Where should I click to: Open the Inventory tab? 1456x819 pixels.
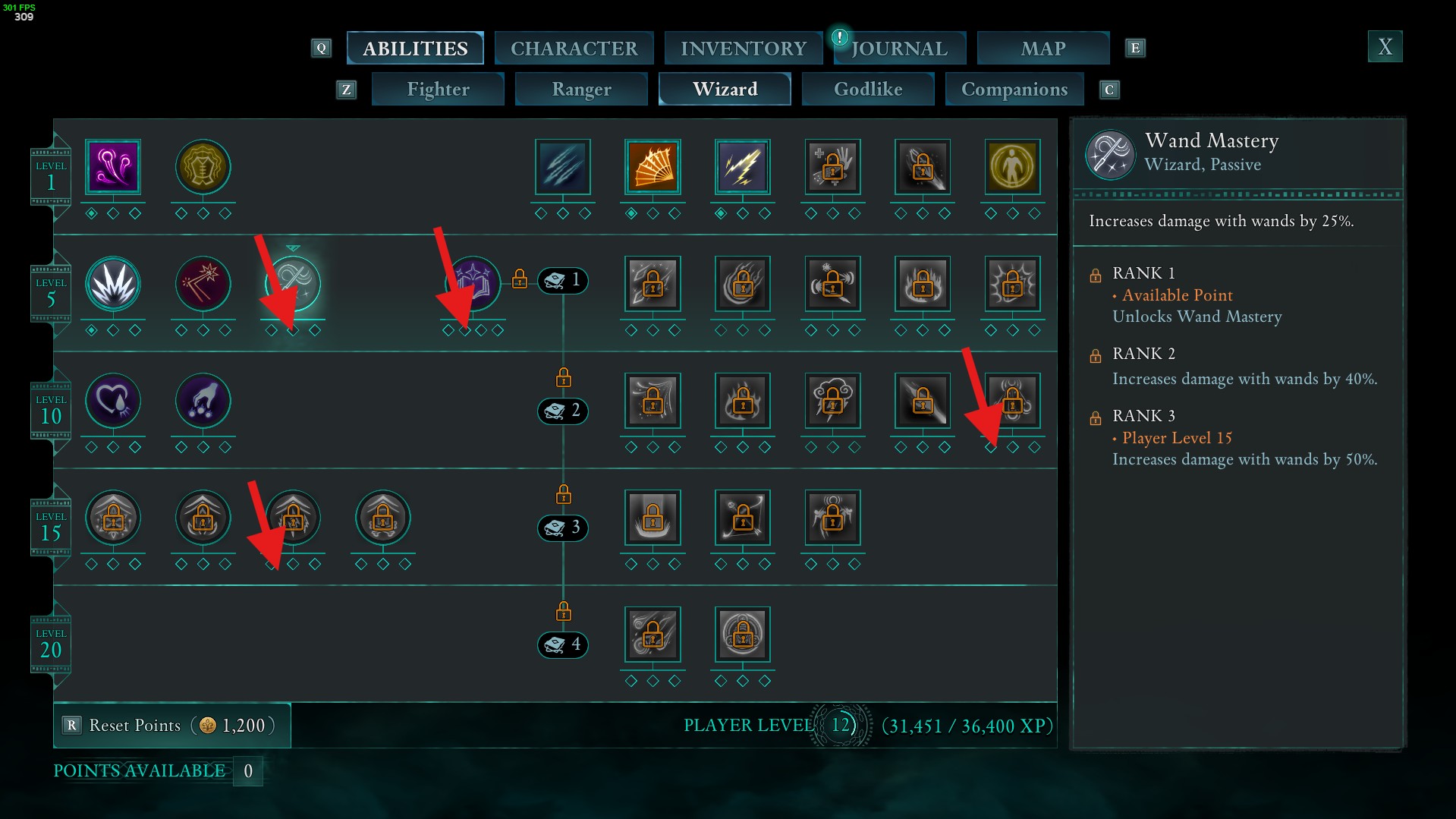(743, 49)
